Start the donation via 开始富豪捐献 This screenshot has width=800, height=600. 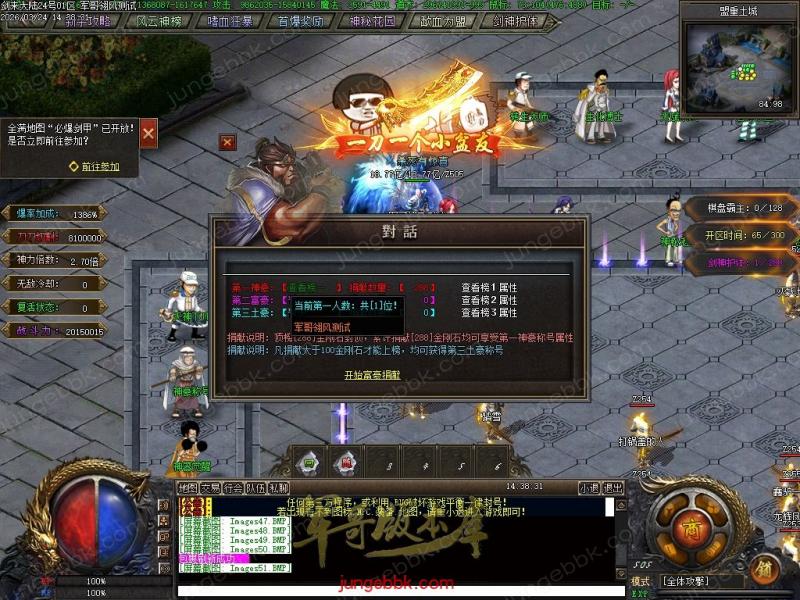coord(372,375)
